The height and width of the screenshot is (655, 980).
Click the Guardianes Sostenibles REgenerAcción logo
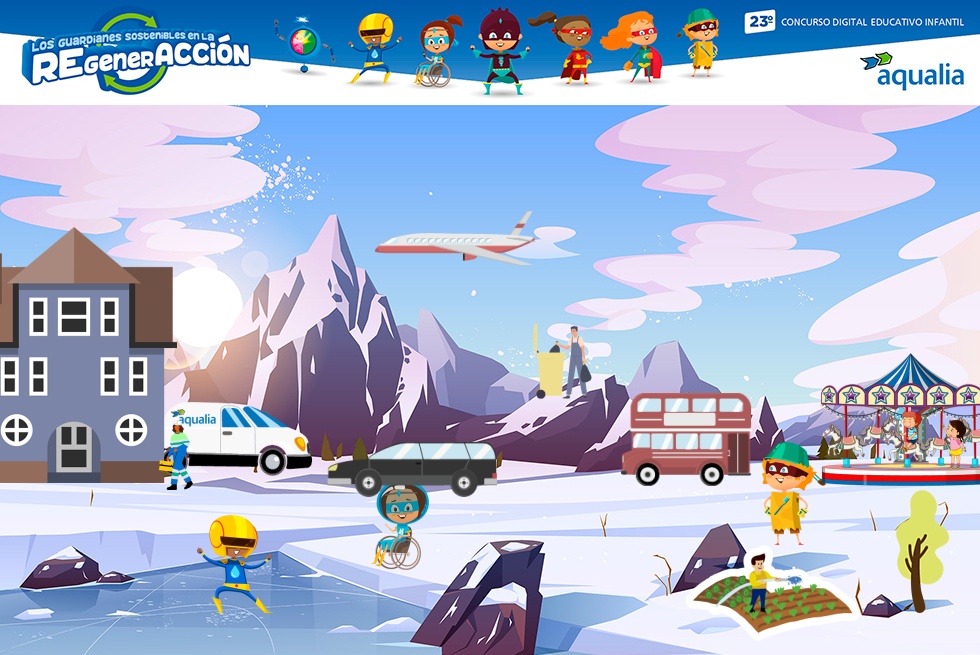click(136, 54)
